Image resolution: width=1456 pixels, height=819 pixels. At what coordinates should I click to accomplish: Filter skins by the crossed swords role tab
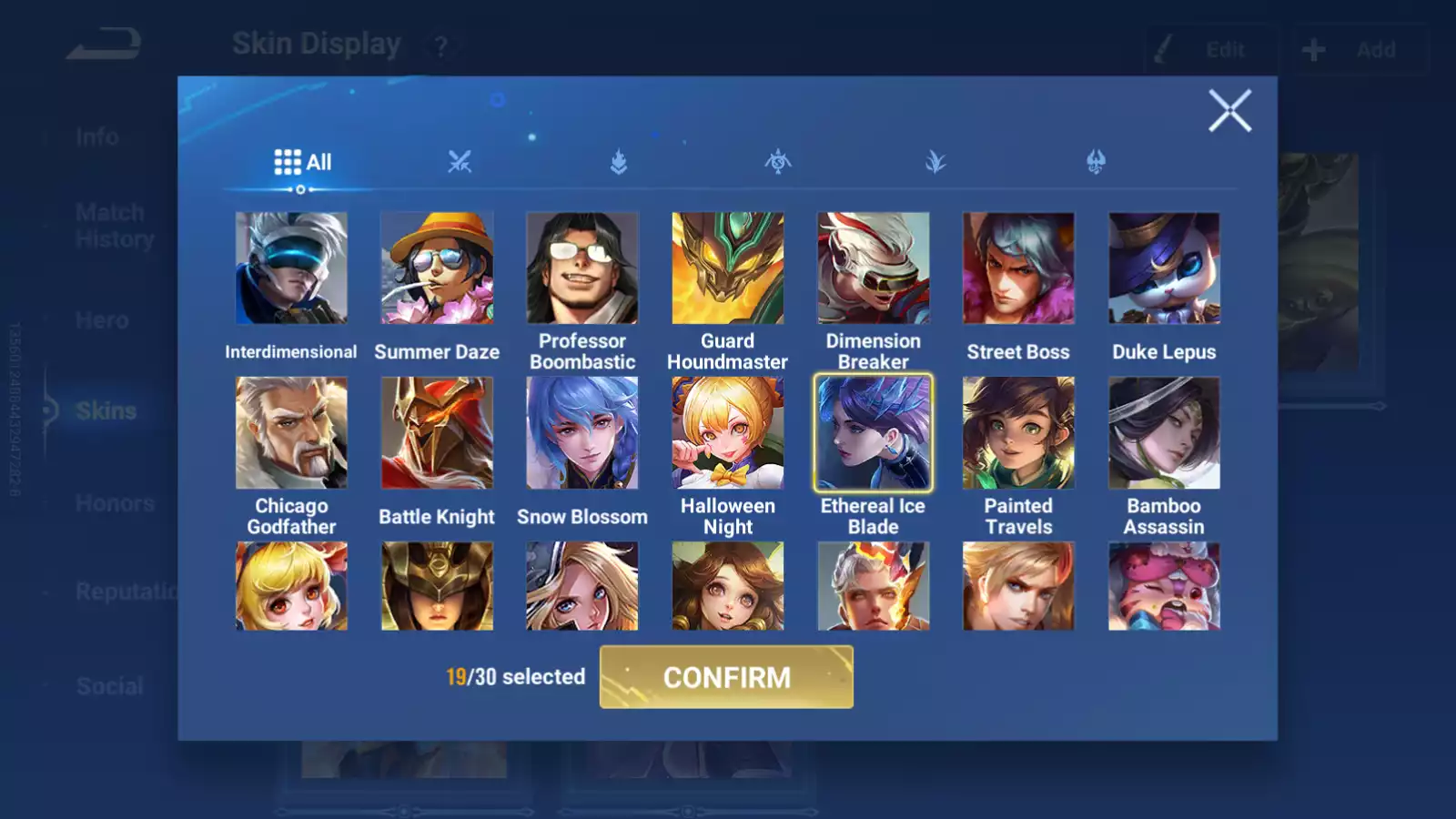pos(460,162)
